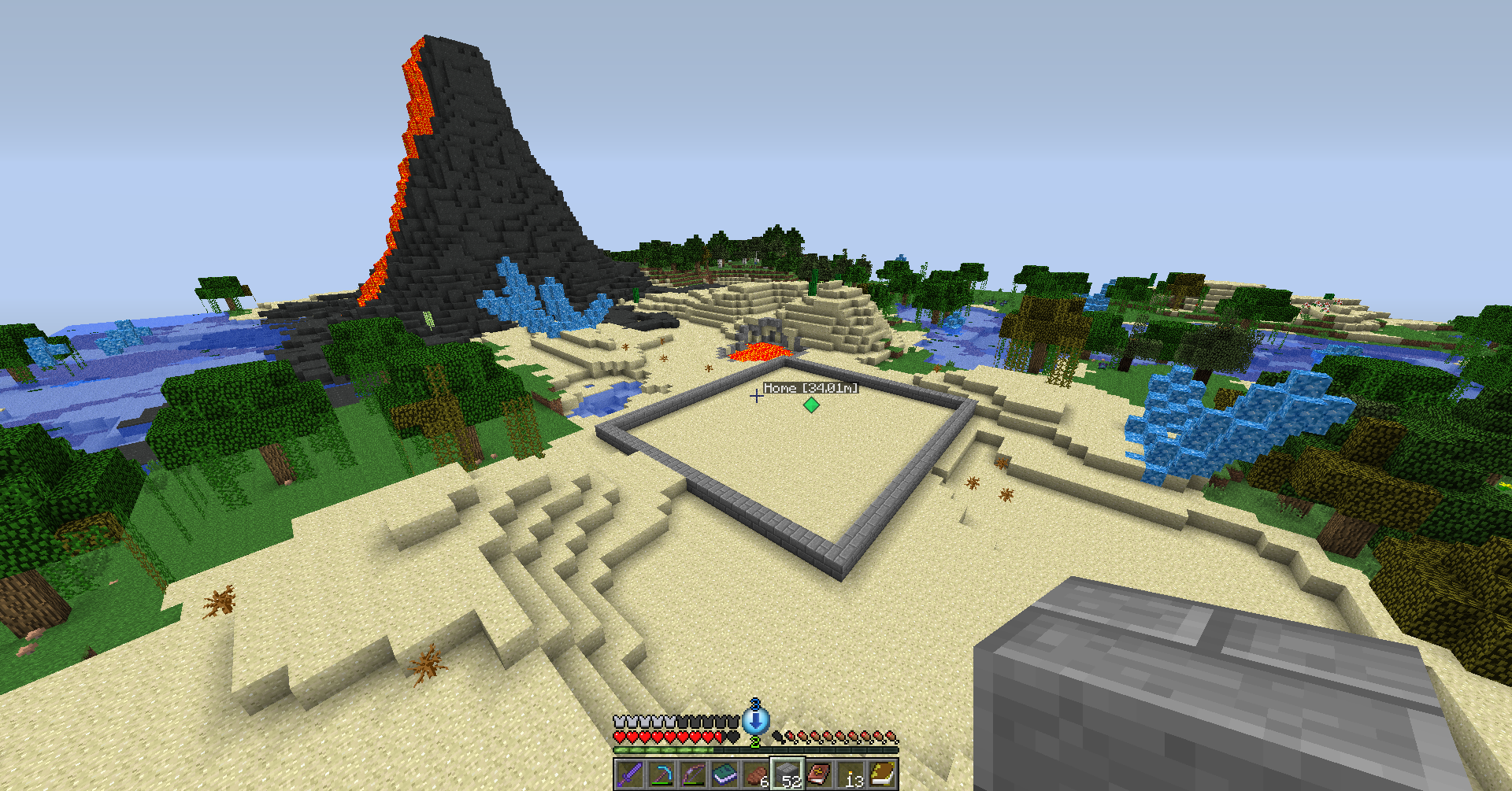Viewport: 1512px width, 791px height.
Task: Select the purple enchanted sword slot
Action: pyautogui.click(x=629, y=774)
